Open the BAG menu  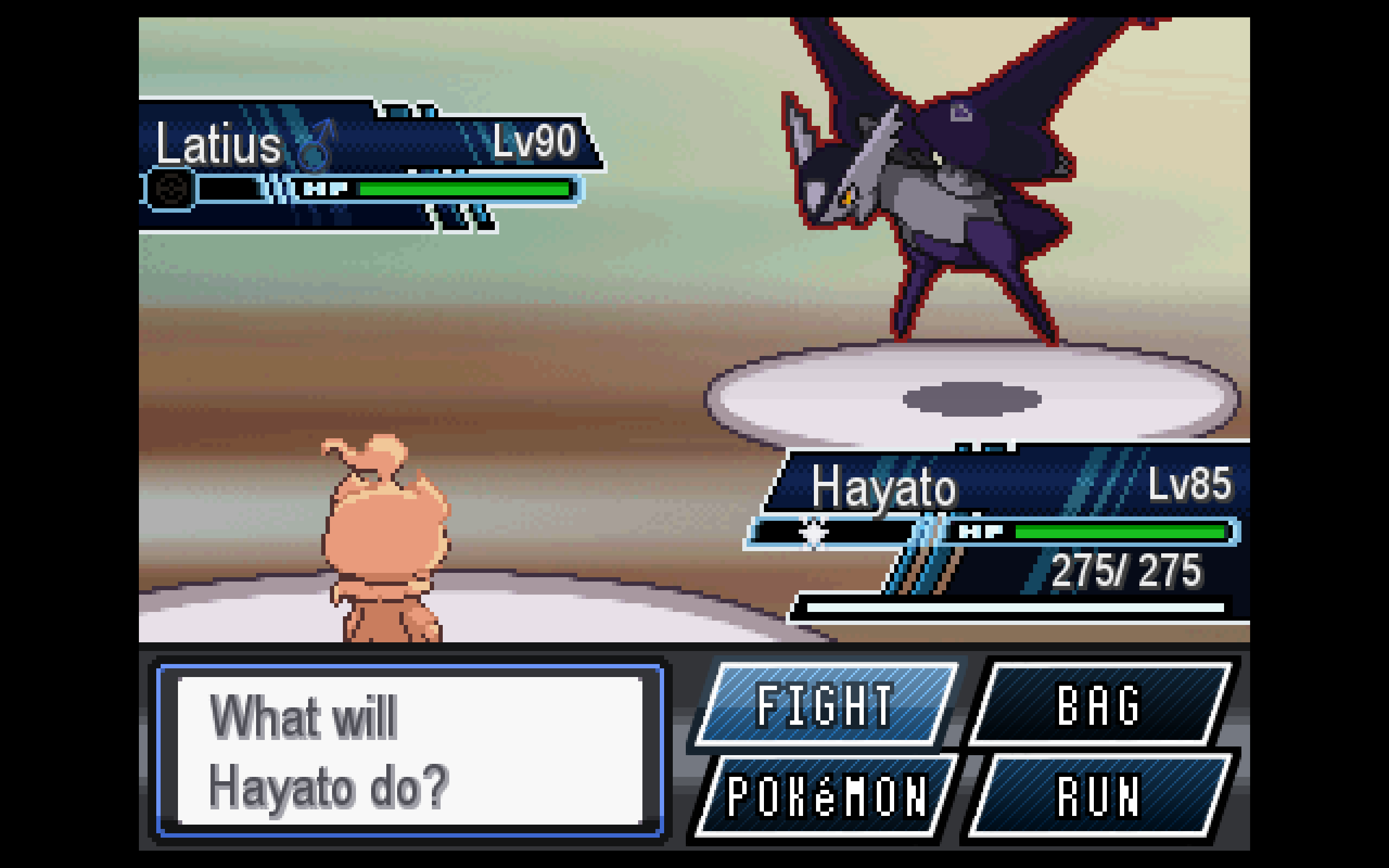click(1099, 704)
